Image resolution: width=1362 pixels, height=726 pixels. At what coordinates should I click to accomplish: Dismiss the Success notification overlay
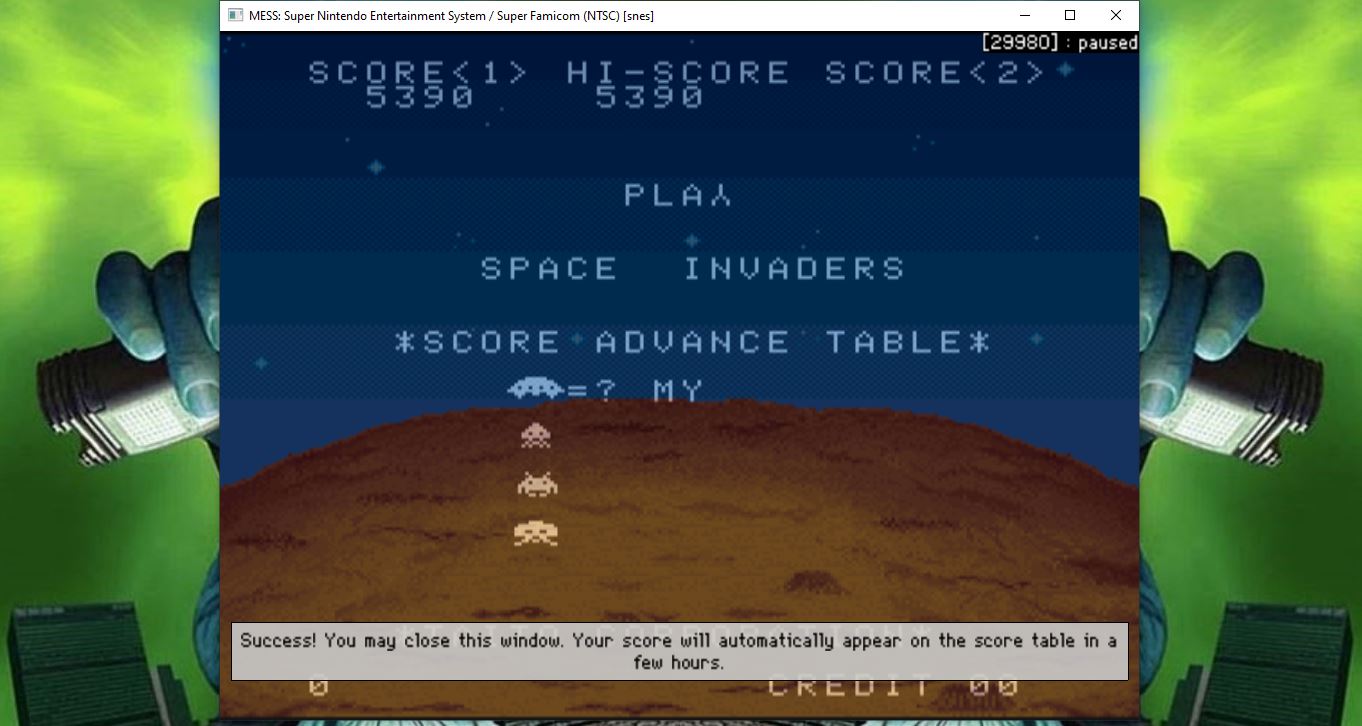click(680, 650)
